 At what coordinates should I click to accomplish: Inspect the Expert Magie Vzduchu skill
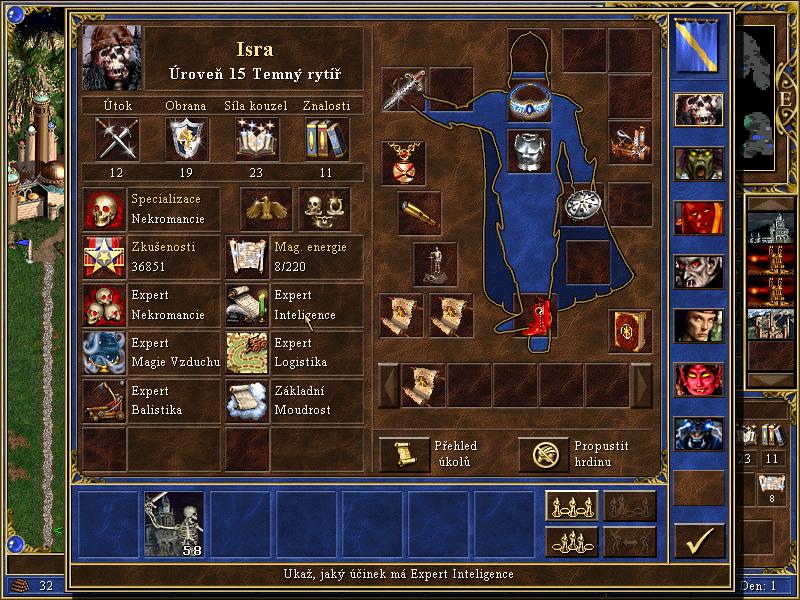tap(106, 353)
